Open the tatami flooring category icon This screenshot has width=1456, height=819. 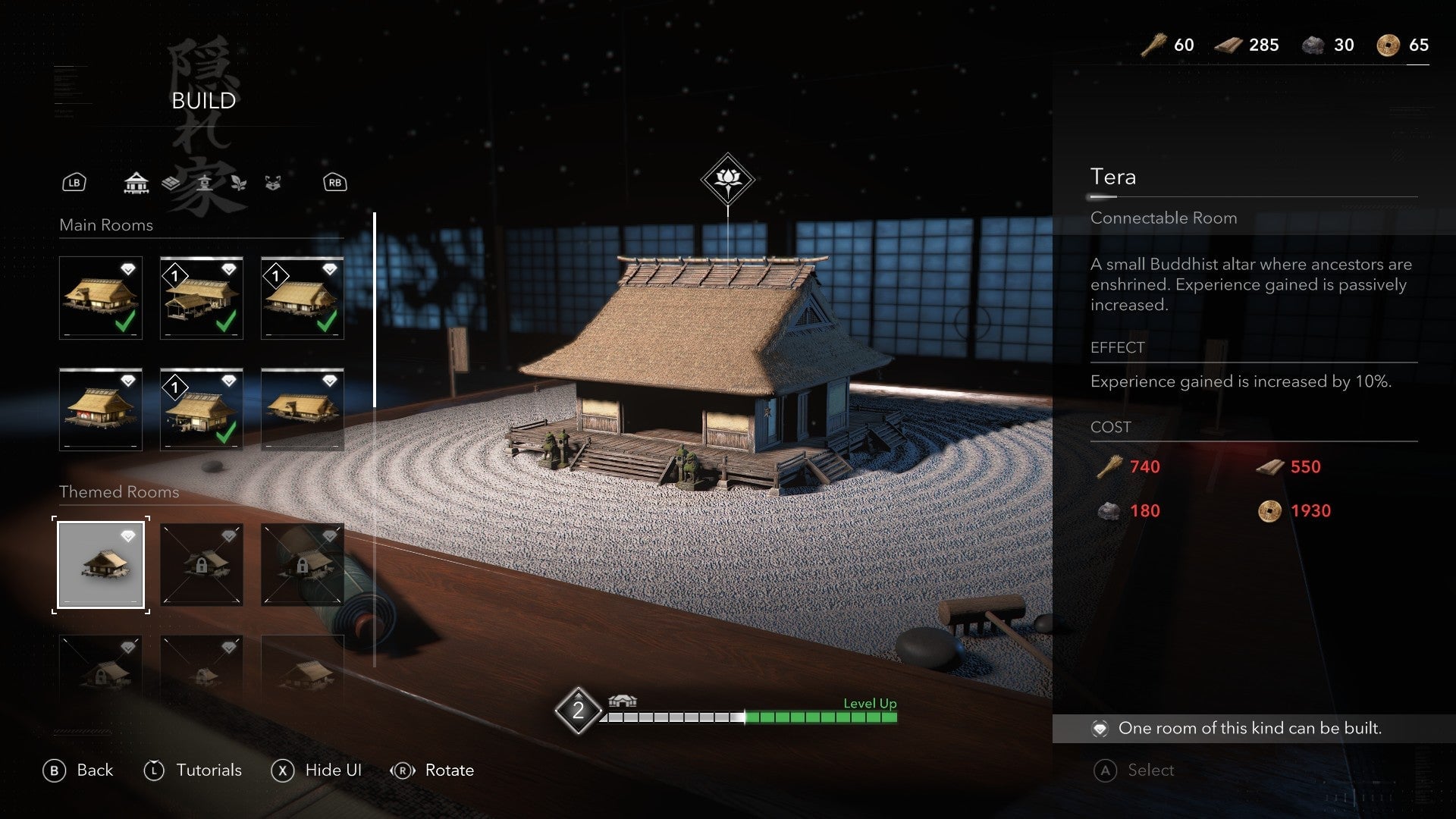point(171,182)
